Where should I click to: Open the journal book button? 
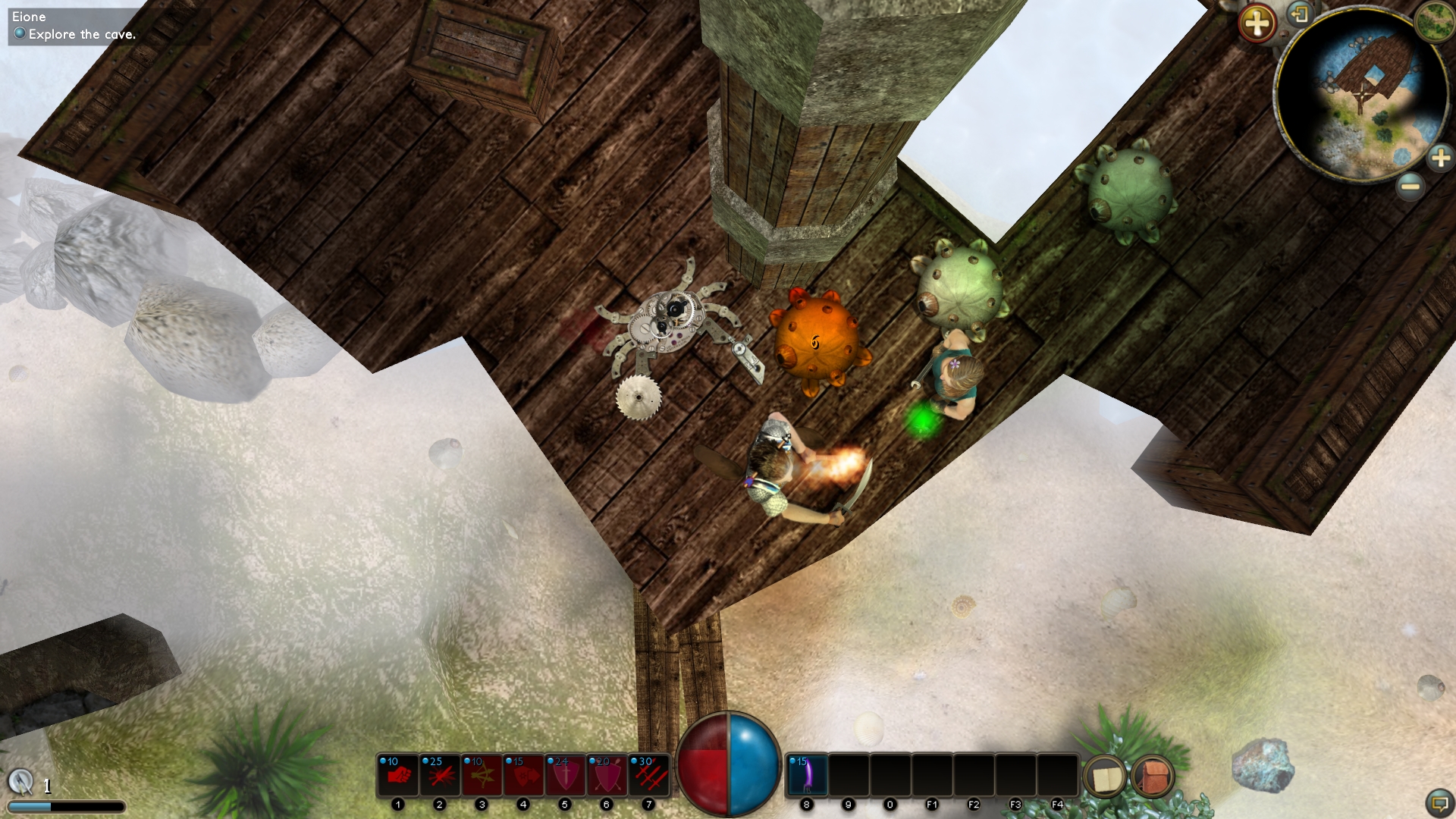tap(1106, 777)
